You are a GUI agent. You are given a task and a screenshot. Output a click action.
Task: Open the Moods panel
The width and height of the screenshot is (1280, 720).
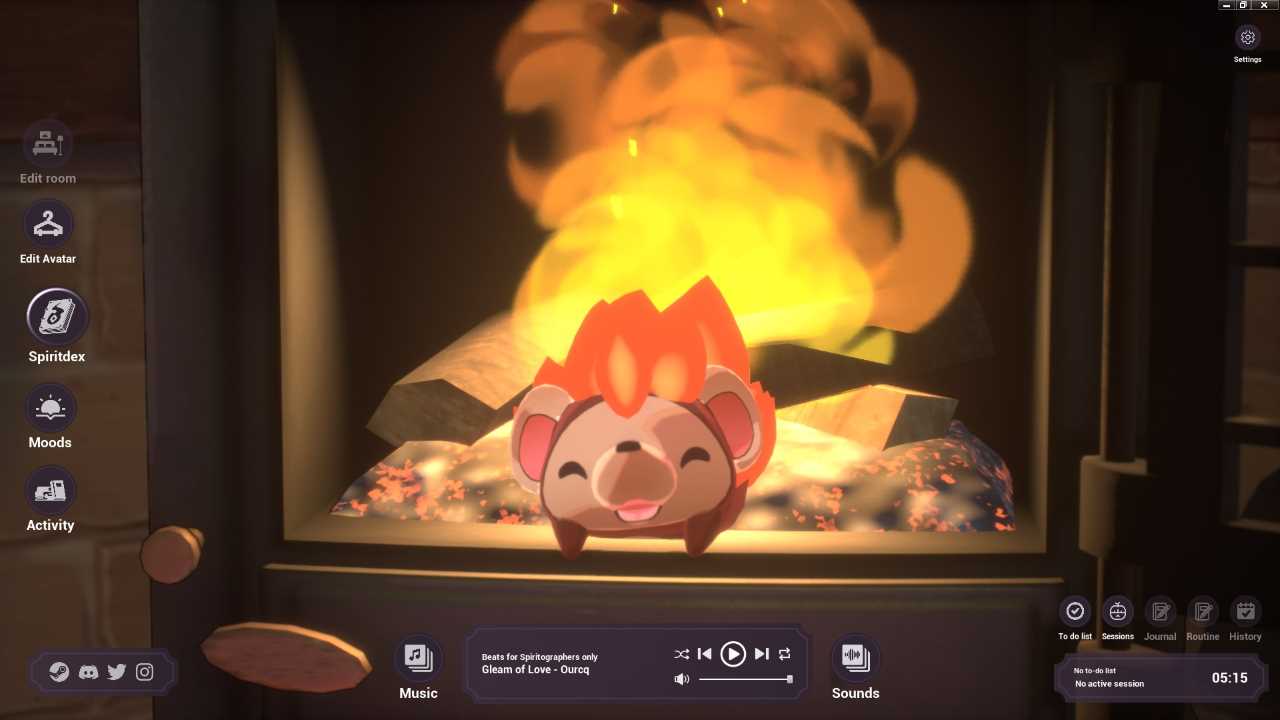[x=50, y=408]
